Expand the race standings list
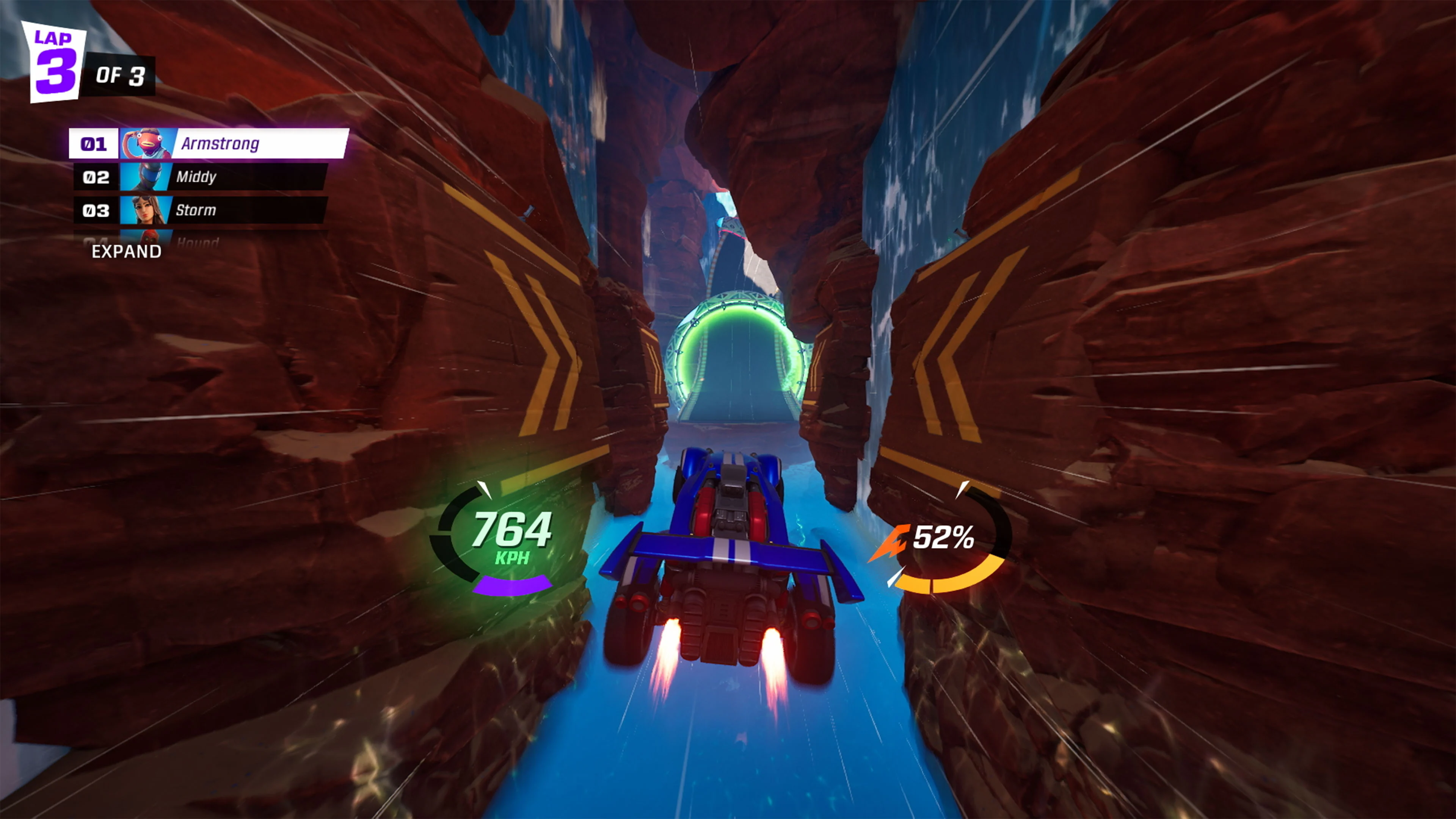The image size is (1456, 819). (x=126, y=252)
